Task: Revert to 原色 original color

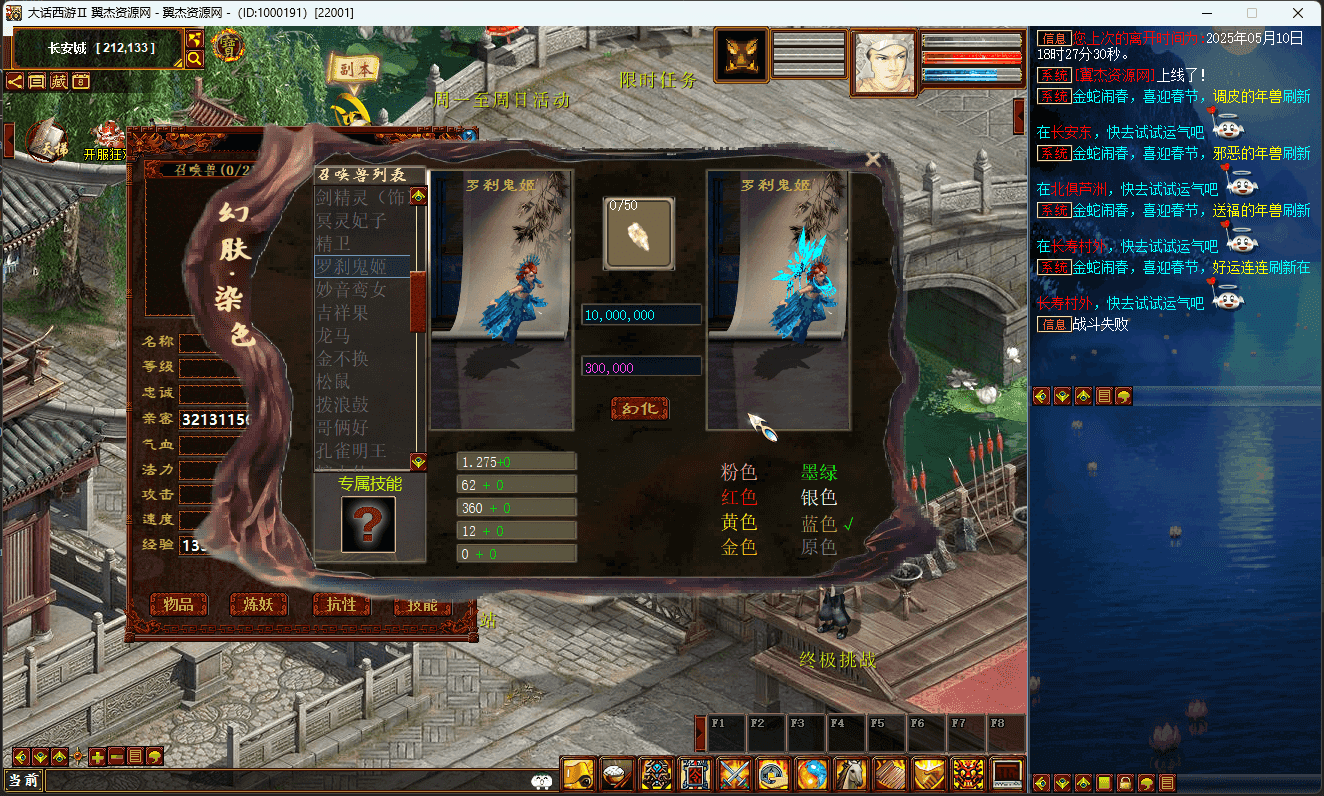Action: tap(819, 547)
